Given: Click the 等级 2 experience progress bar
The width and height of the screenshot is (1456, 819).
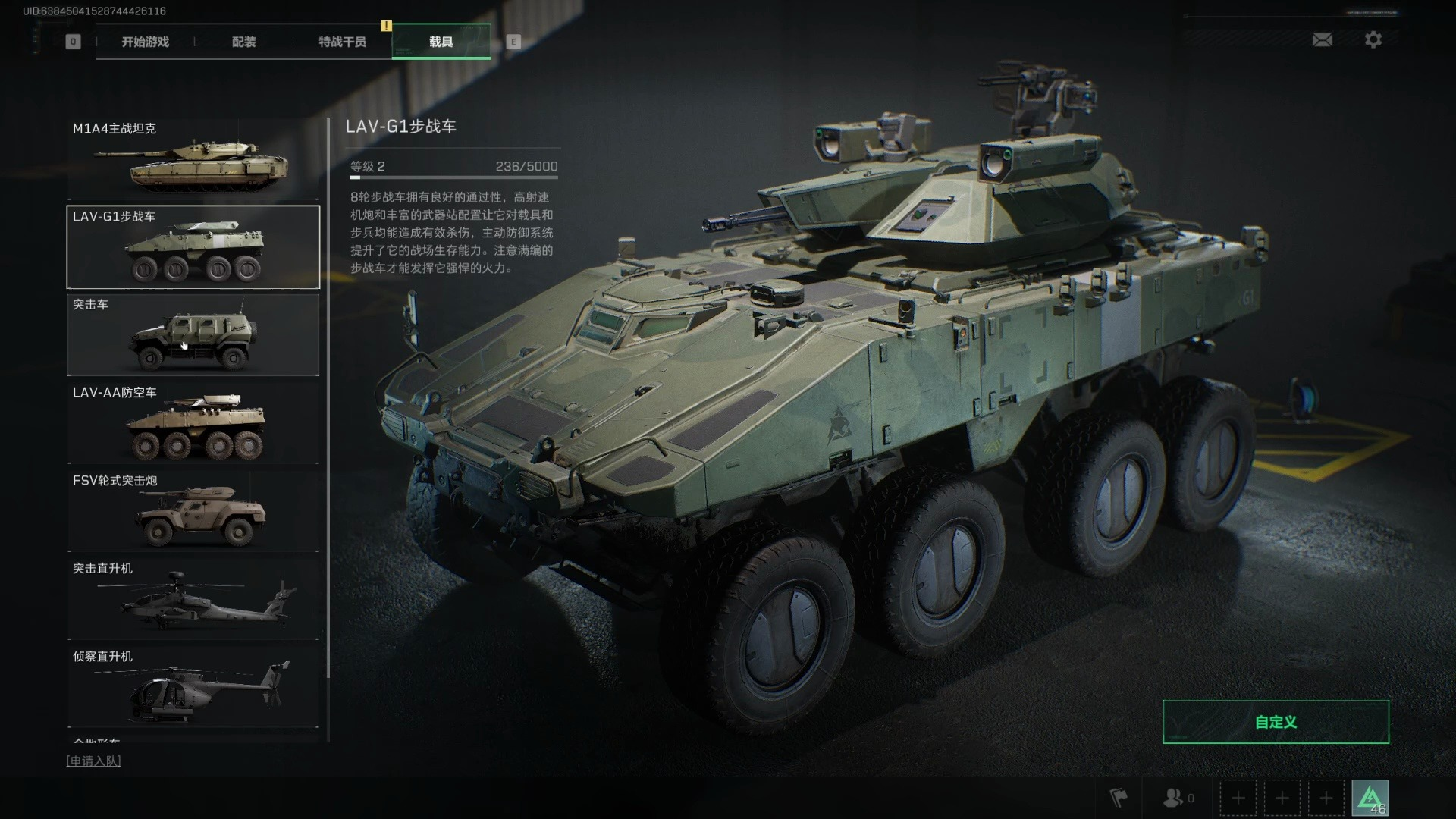Looking at the screenshot, I should tap(453, 174).
